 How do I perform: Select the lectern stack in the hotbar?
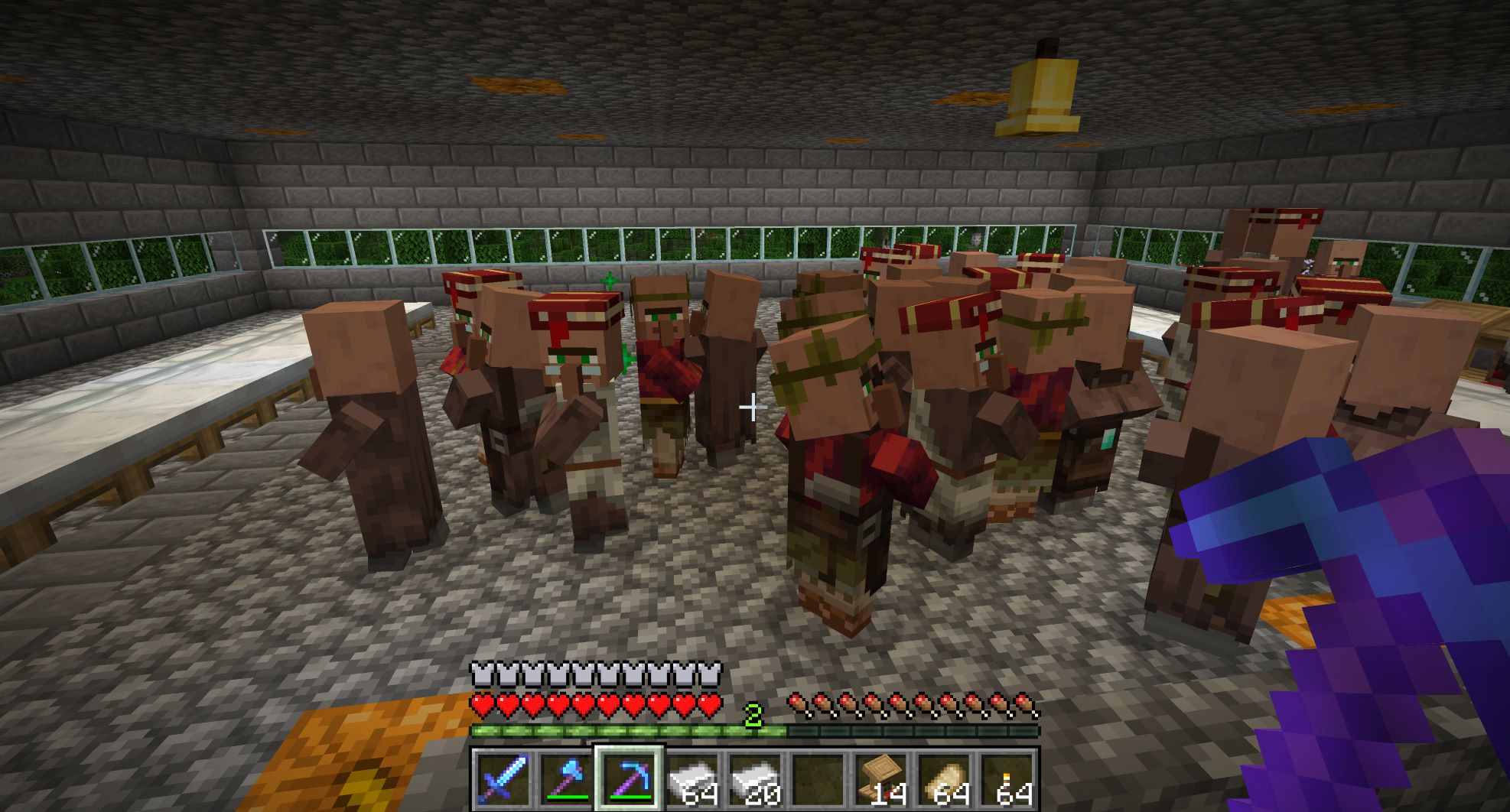(880, 779)
